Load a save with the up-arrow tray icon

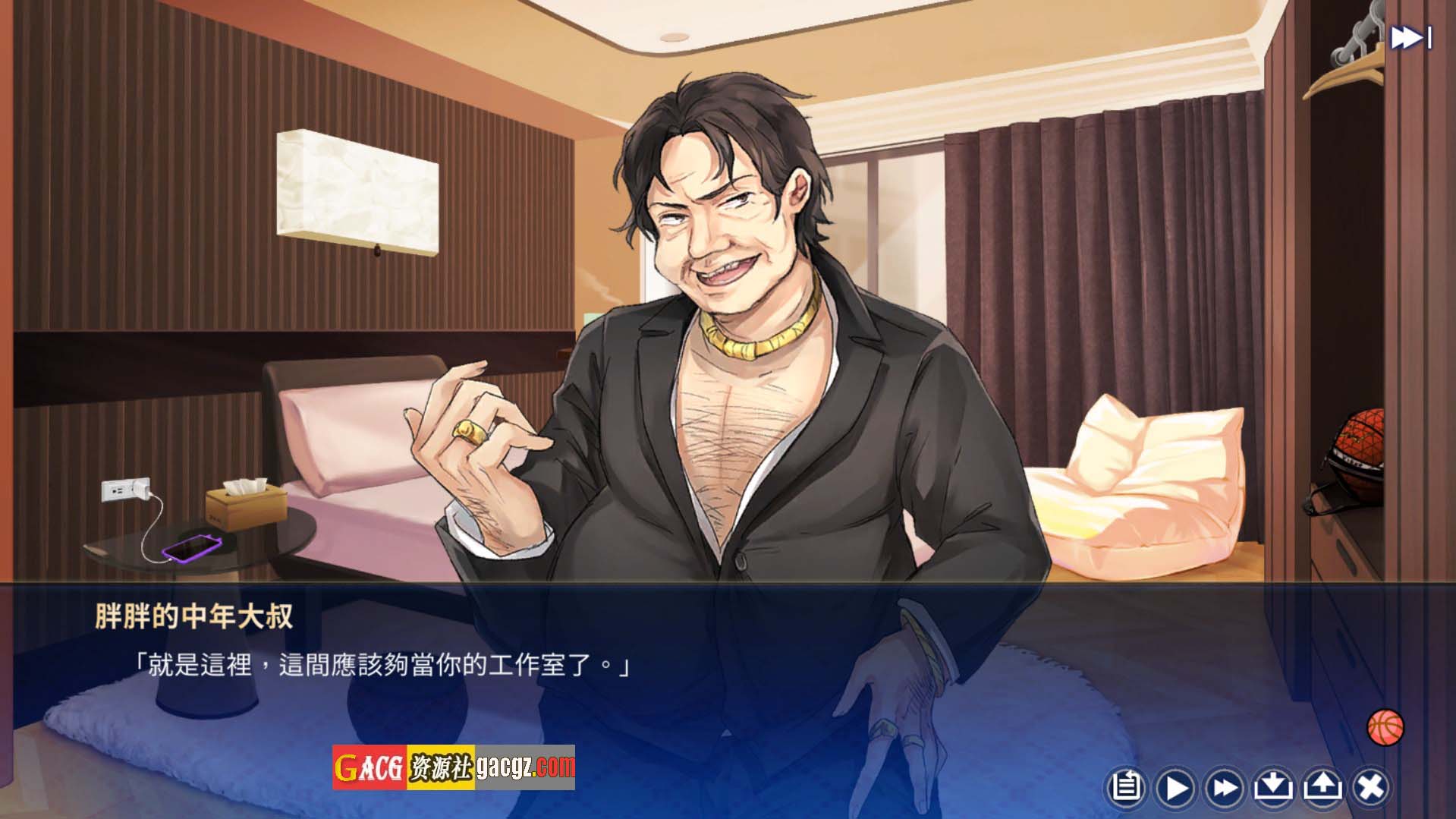coord(1322,787)
